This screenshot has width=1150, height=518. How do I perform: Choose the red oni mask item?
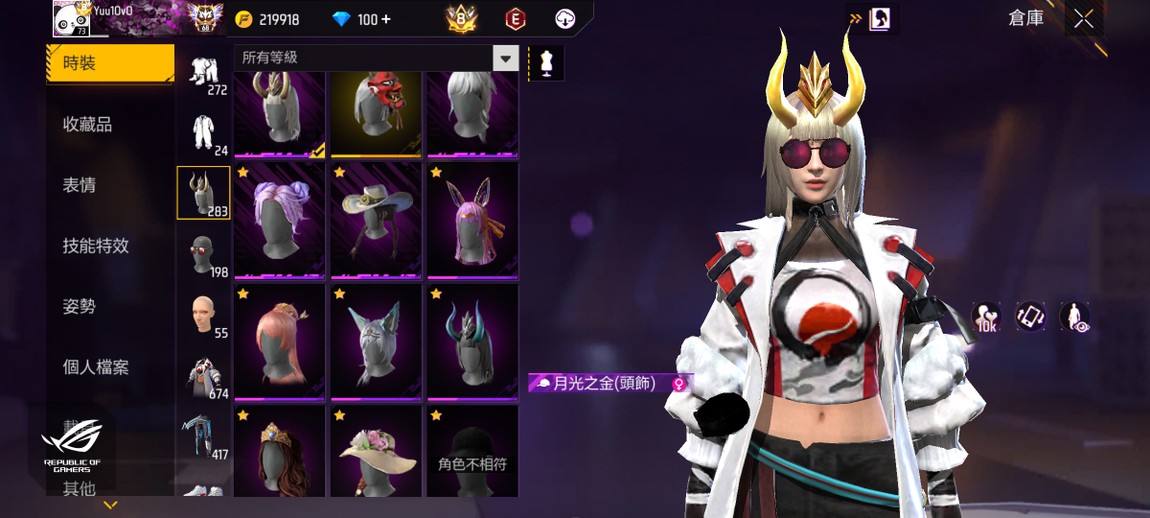[x=376, y=112]
